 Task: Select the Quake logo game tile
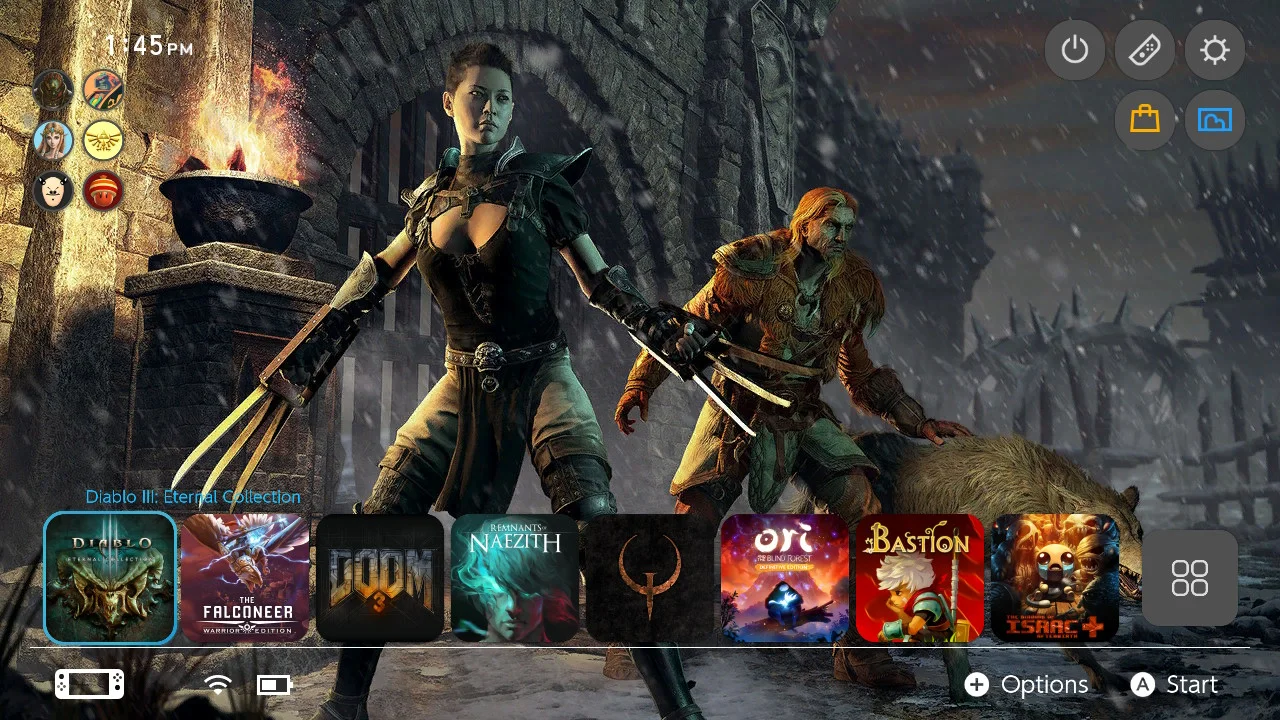pyautogui.click(x=650, y=578)
